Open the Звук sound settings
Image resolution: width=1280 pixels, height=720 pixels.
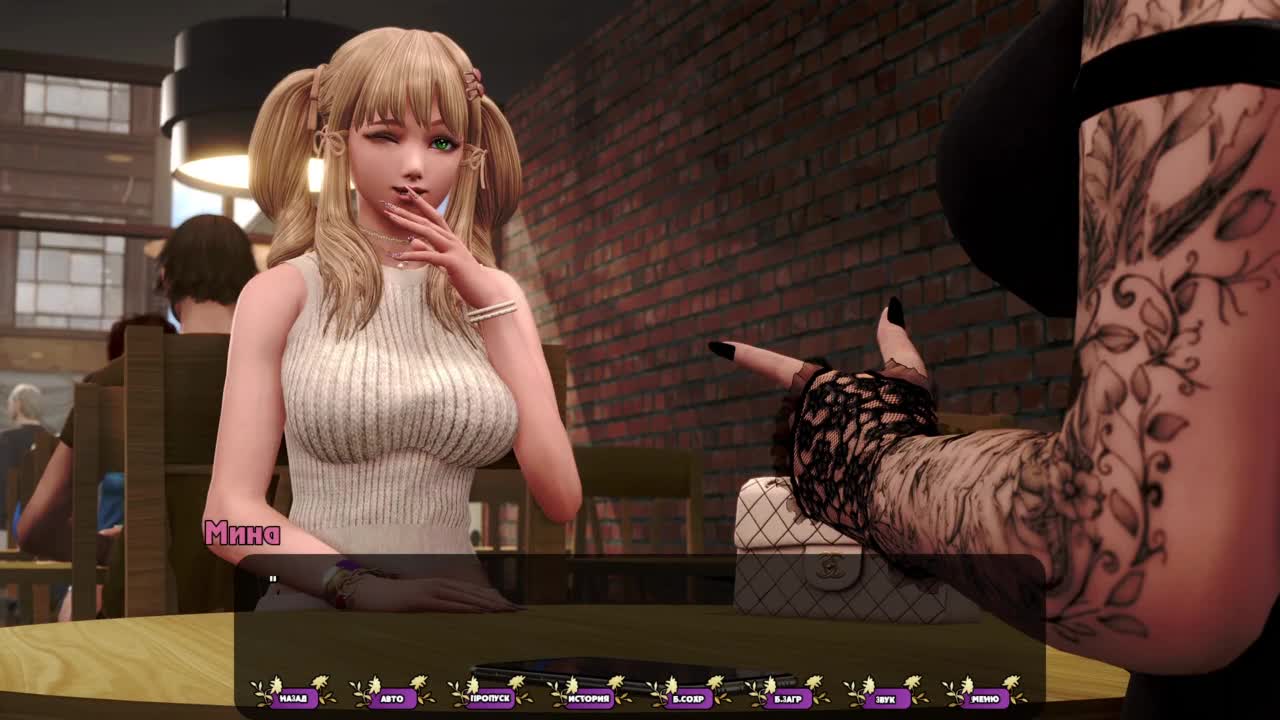pyautogui.click(x=885, y=698)
